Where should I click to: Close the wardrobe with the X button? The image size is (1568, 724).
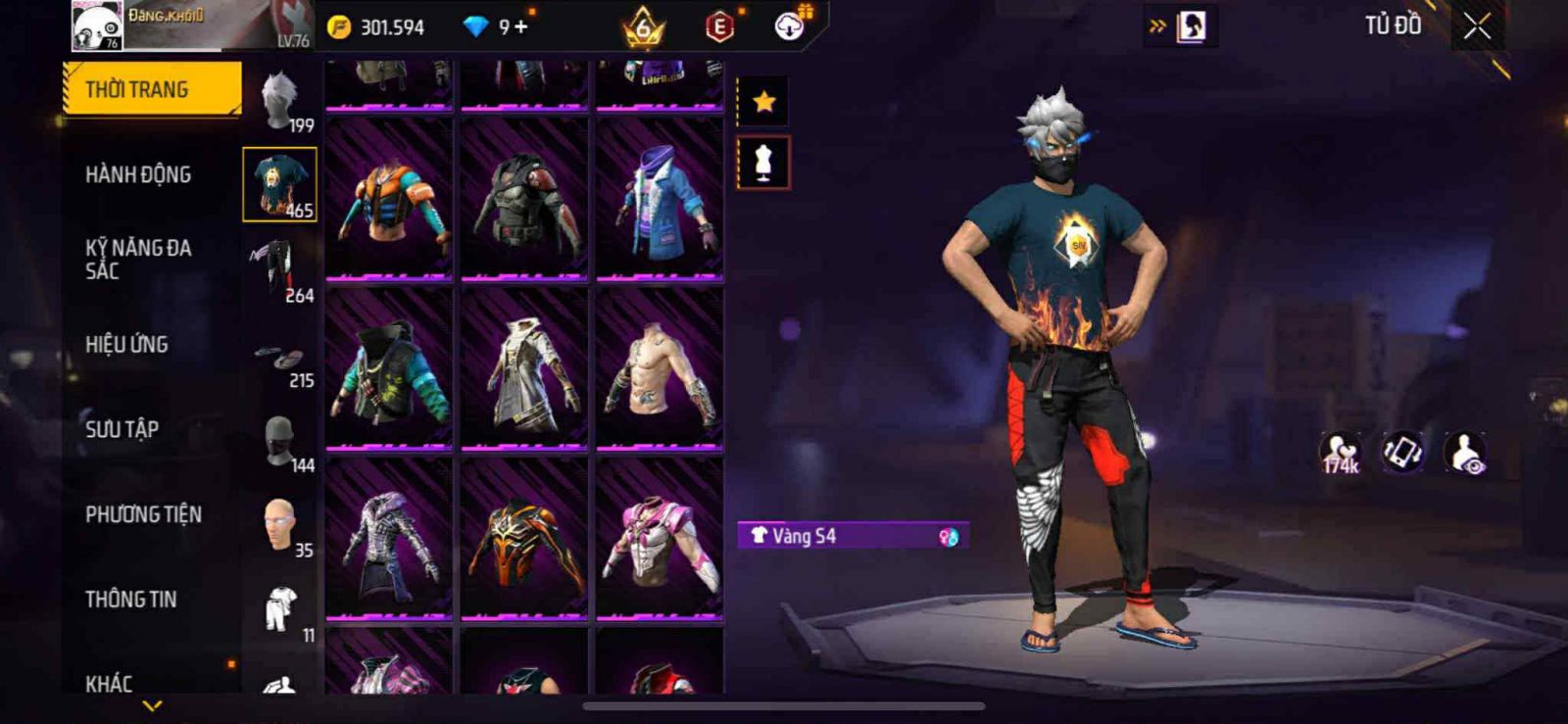coord(1477,26)
